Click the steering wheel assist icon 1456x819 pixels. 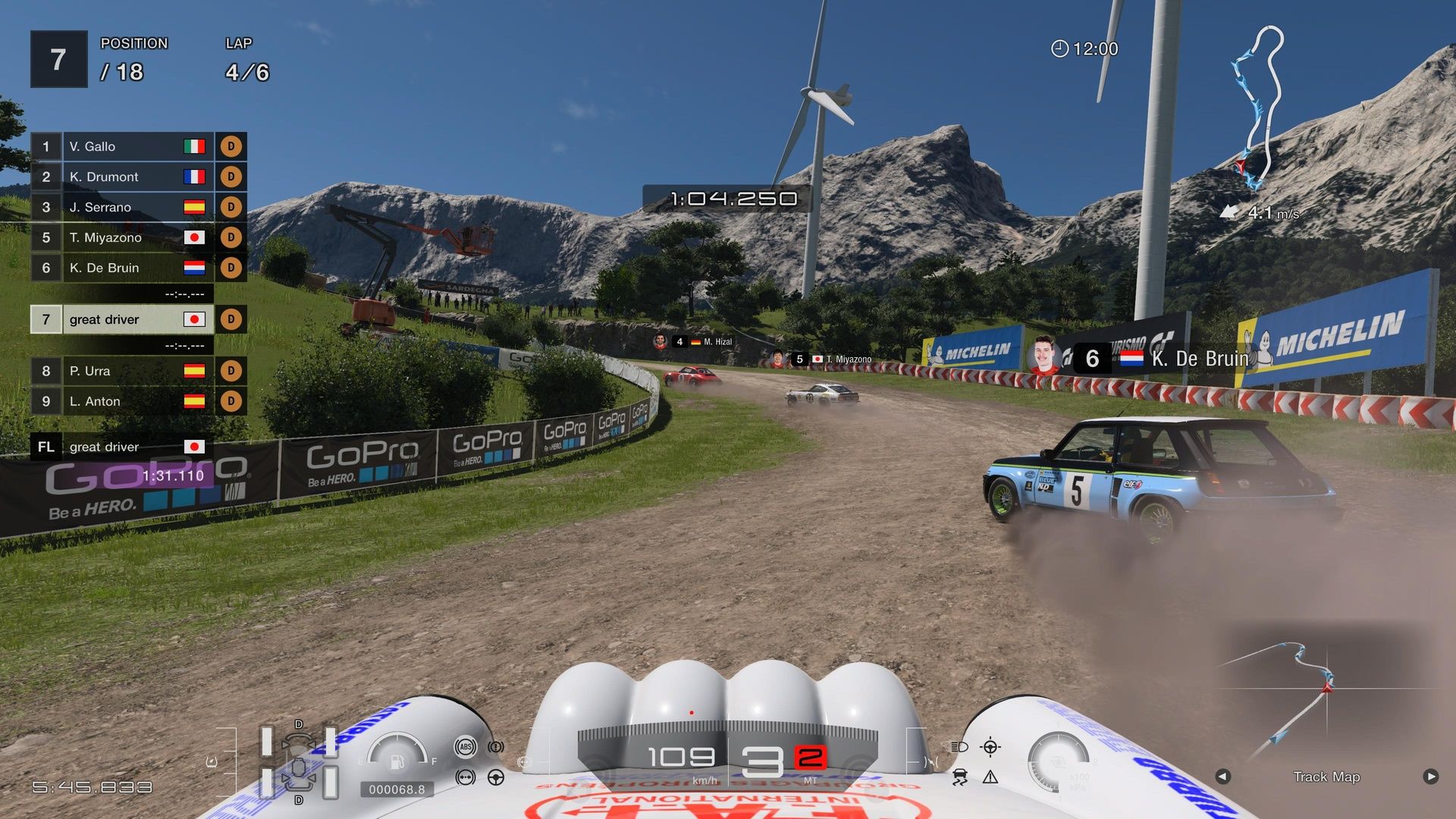496,777
